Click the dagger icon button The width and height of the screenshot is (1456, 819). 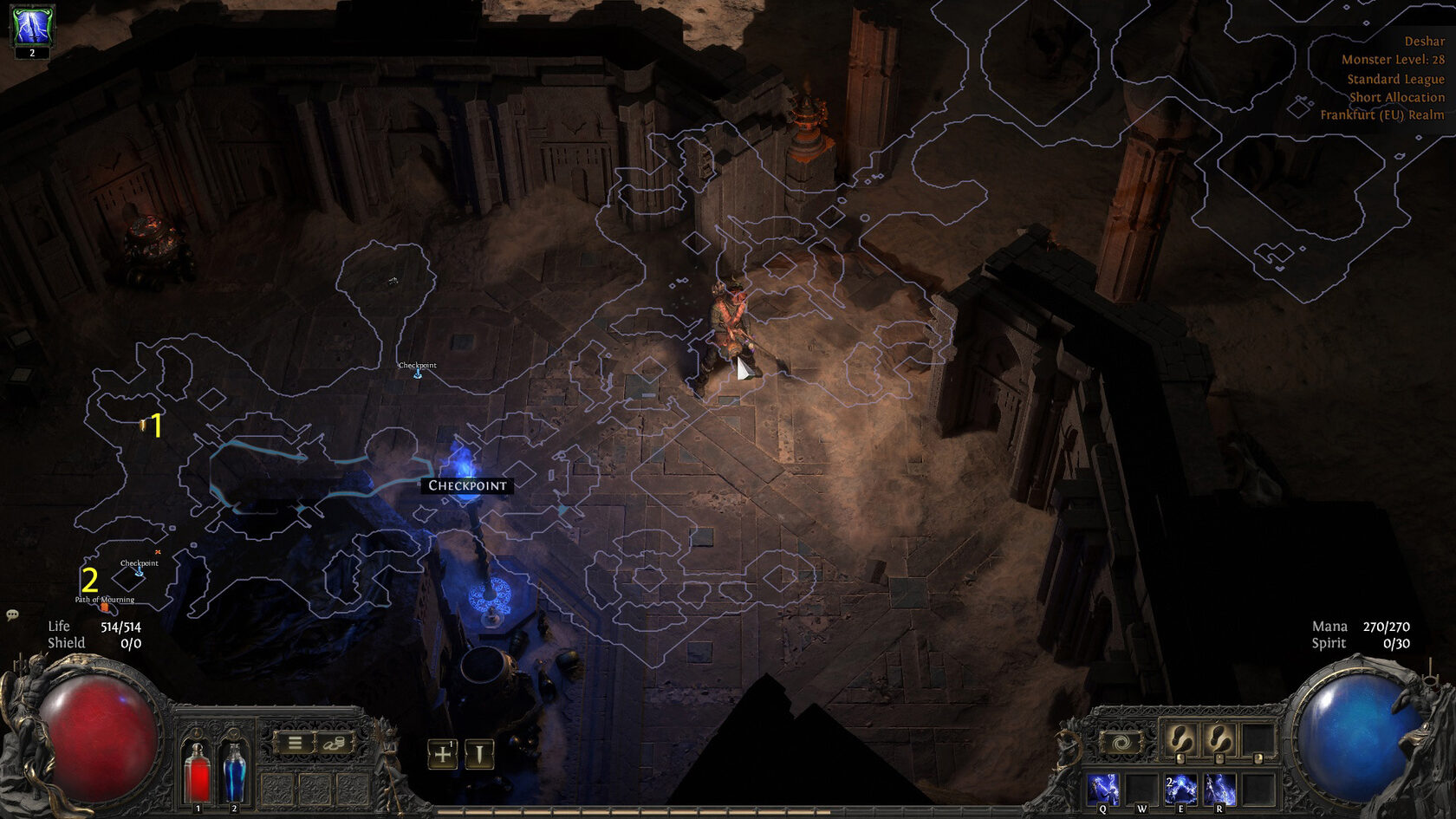coord(478,754)
